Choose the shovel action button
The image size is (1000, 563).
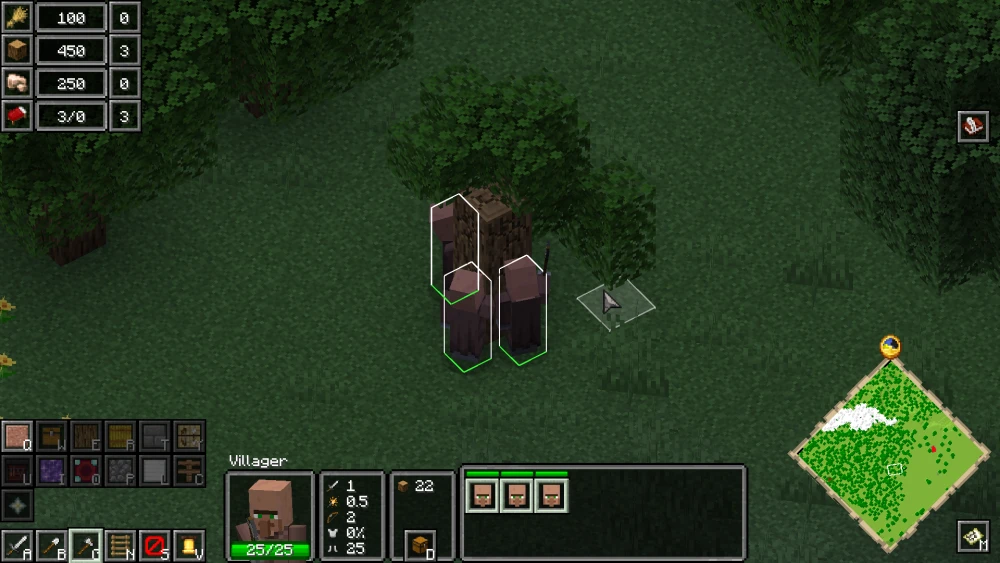(51, 546)
